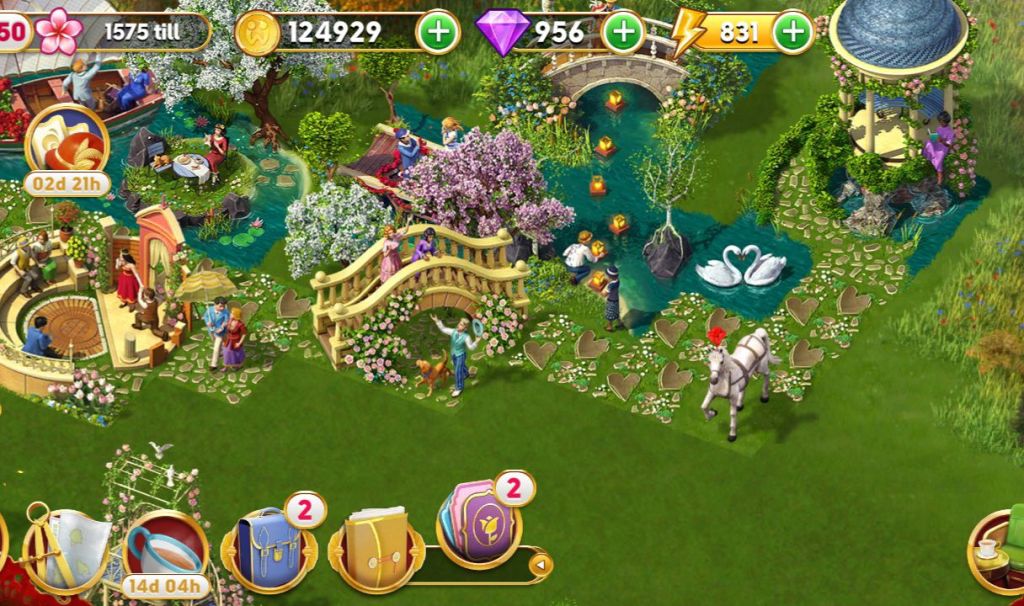The height and width of the screenshot is (606, 1024).
Task: Add more gold coins with the plus button
Action: [x=438, y=32]
